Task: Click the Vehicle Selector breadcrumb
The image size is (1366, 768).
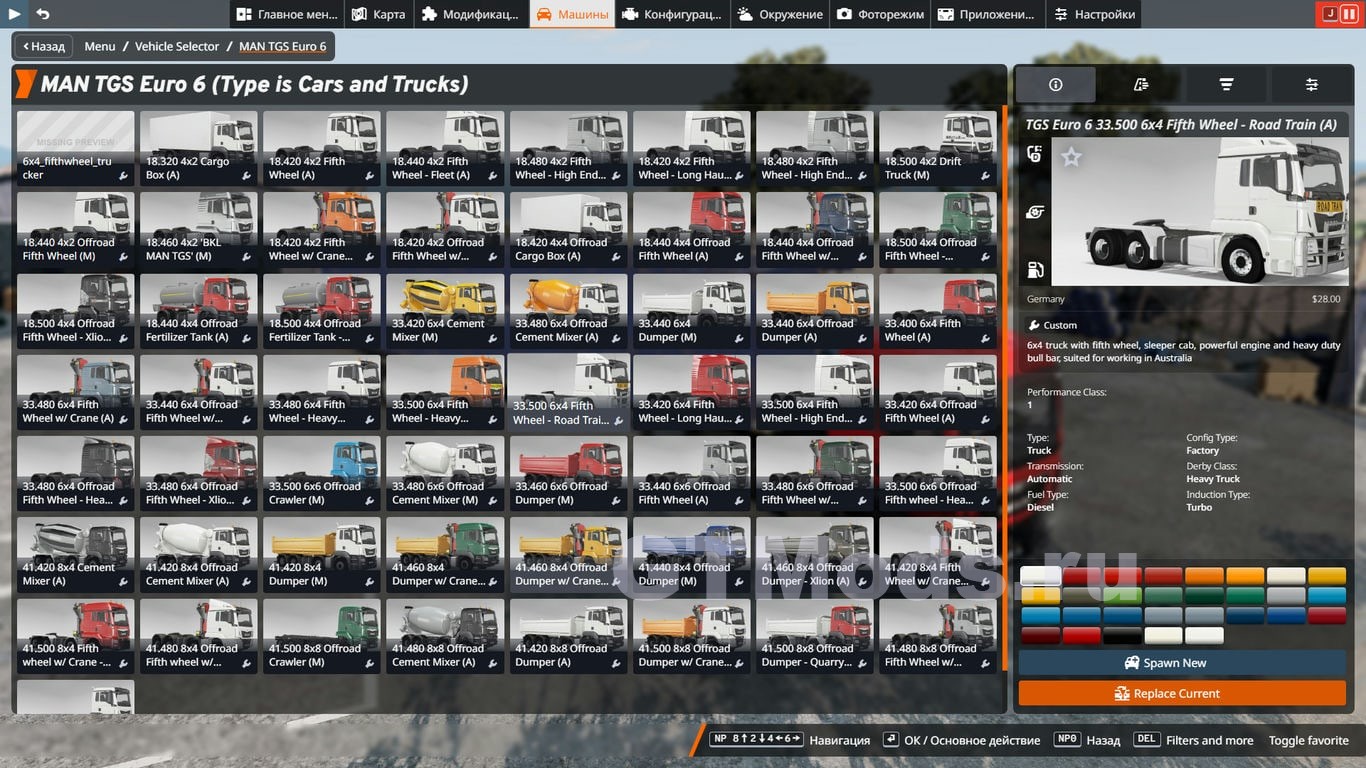Action: click(x=177, y=46)
